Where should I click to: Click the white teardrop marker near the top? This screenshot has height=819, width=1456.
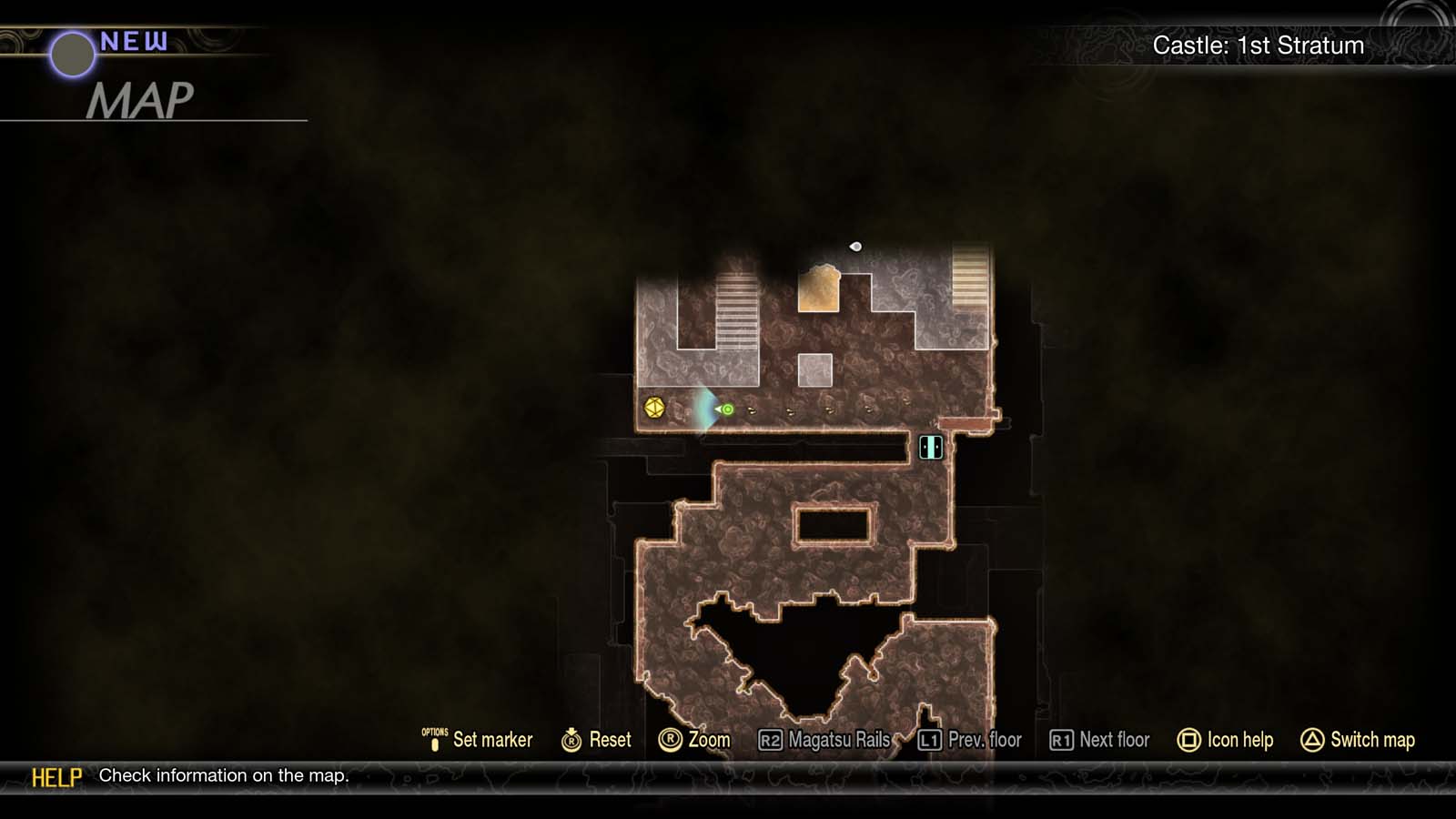854,245
